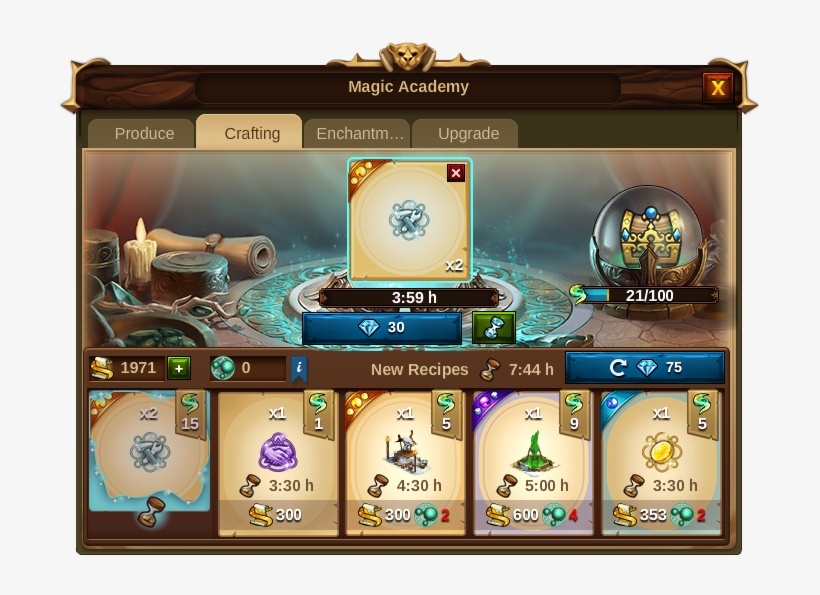Cancel the recipe currently being crafted
The image size is (820, 595).
456,173
